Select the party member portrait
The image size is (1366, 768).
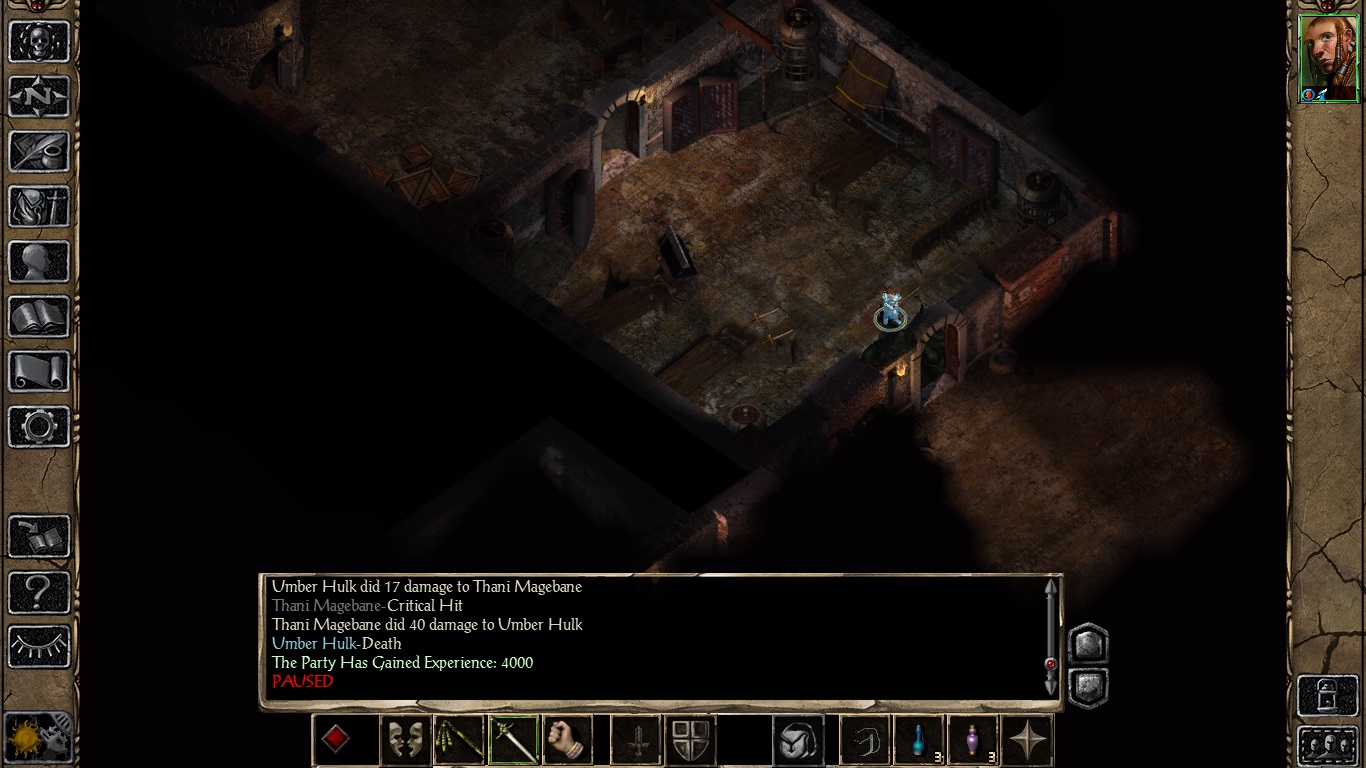click(x=1328, y=58)
